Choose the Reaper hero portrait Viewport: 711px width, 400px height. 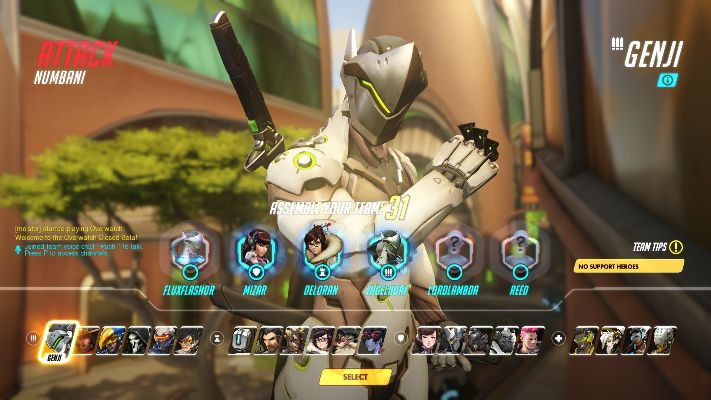pos(138,340)
